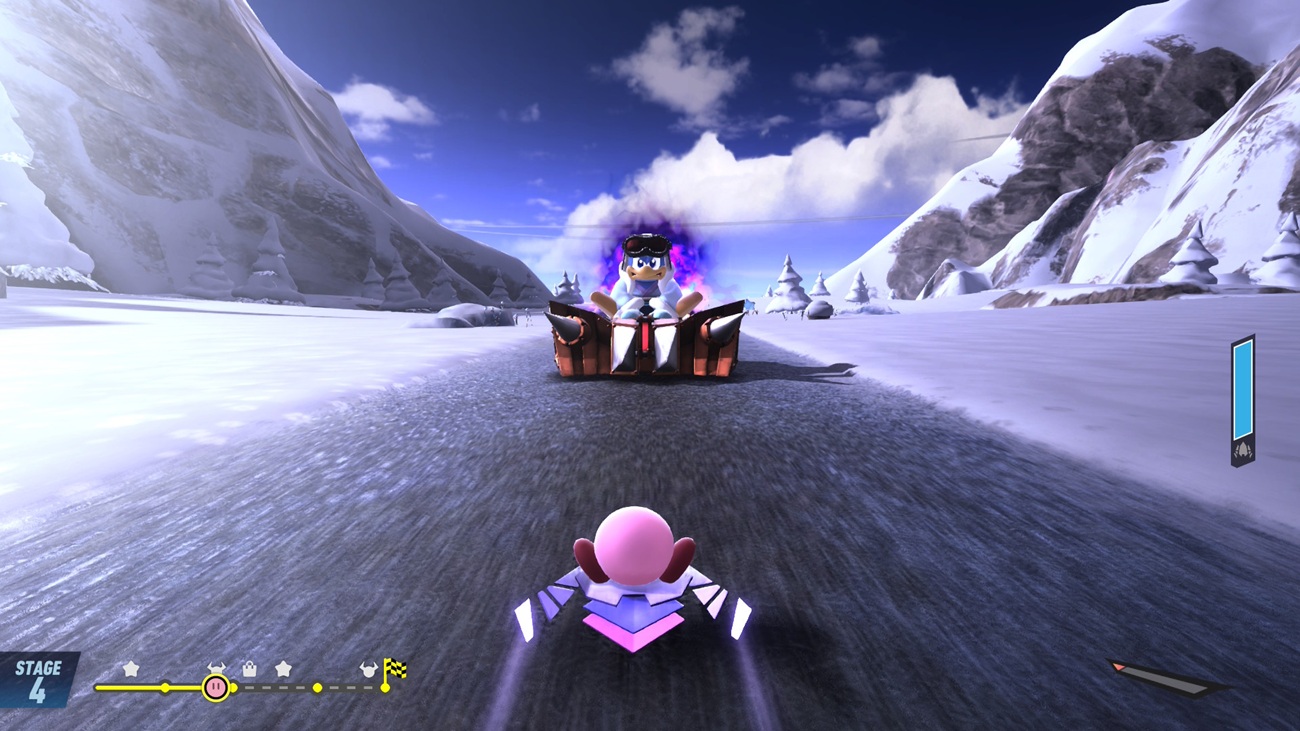
Task: Select the checkered finish flag marker
Action: (x=395, y=669)
